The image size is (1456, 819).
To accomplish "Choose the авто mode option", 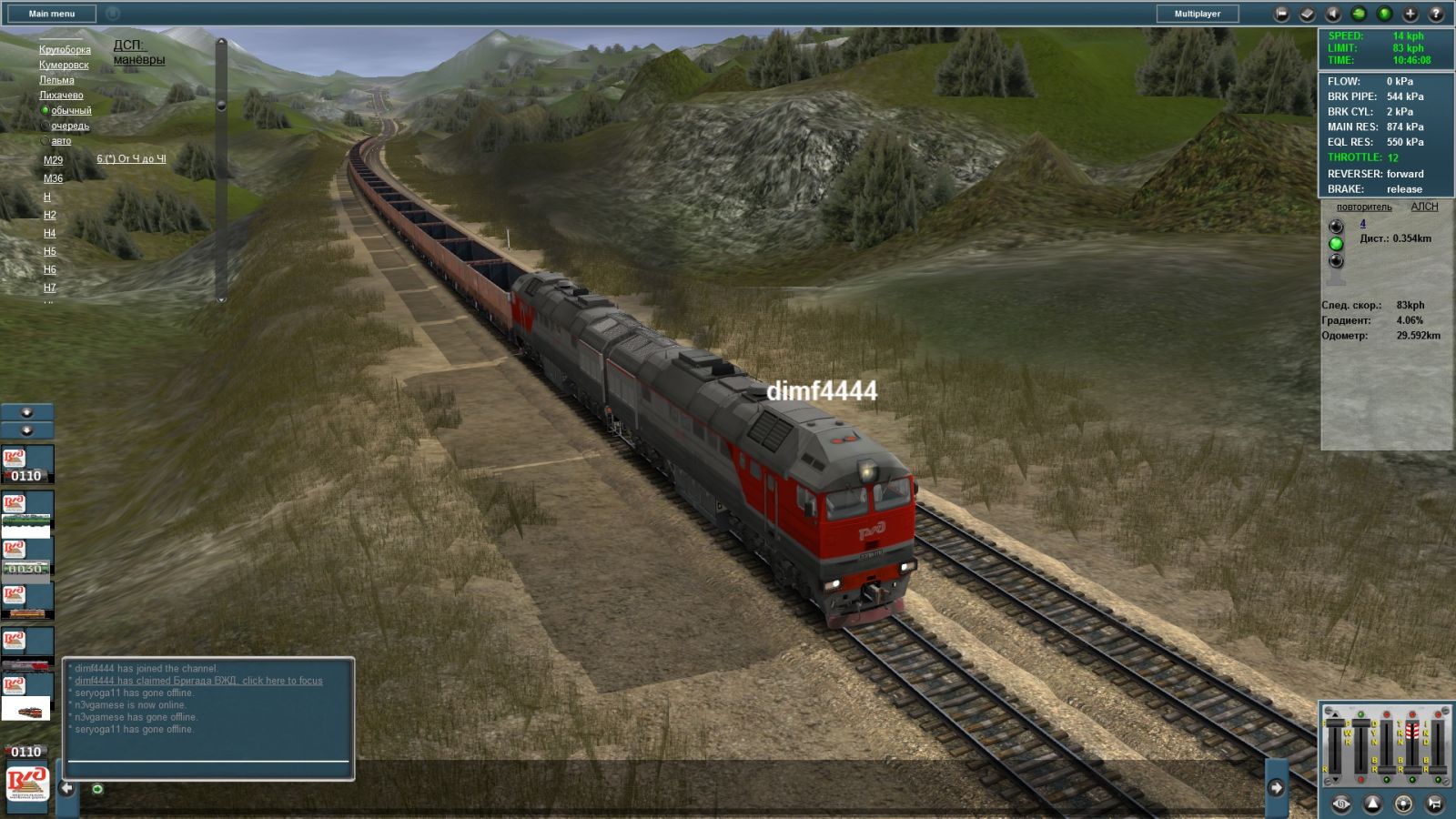I will [61, 141].
